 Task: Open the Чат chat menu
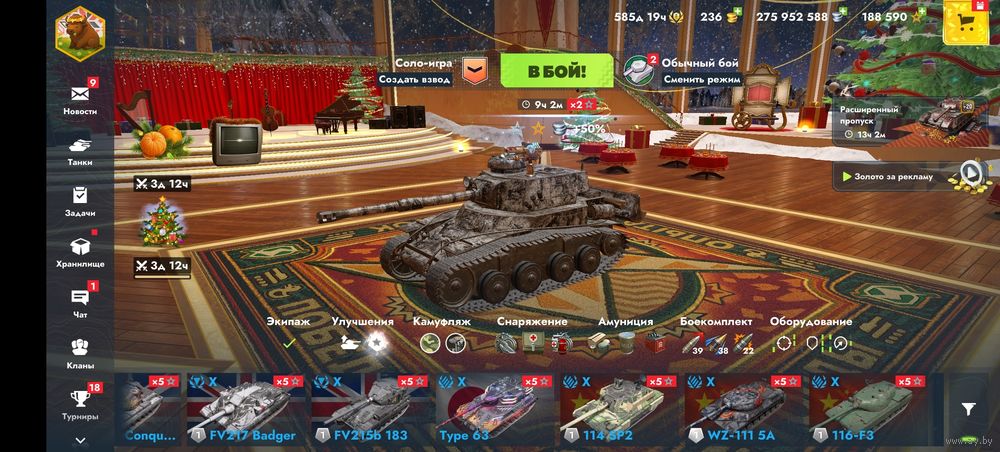pos(80,302)
